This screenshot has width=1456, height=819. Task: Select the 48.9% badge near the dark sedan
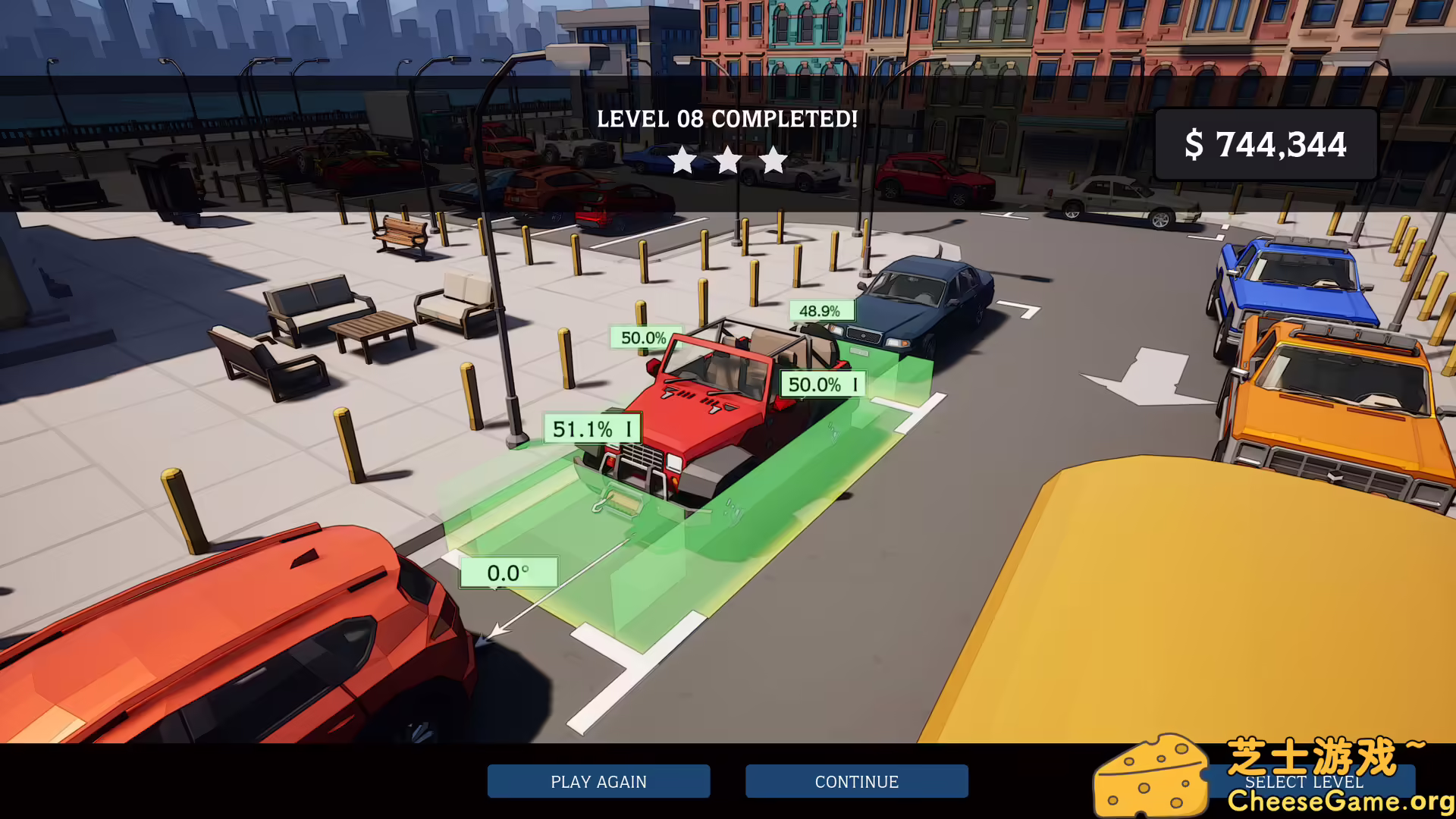click(x=821, y=309)
